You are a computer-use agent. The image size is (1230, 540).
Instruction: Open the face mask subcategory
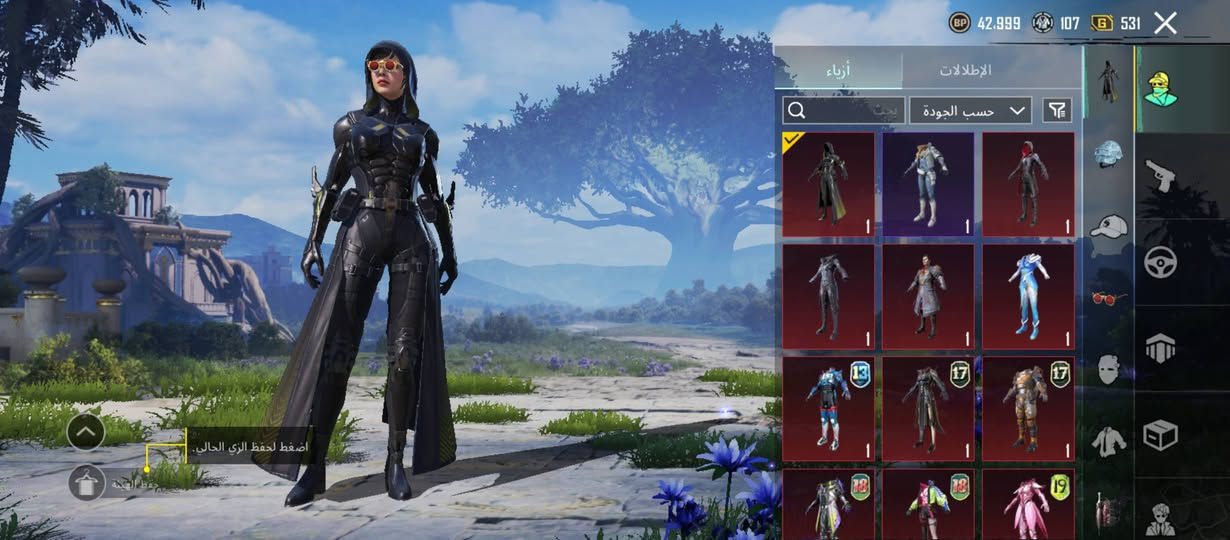click(1108, 368)
